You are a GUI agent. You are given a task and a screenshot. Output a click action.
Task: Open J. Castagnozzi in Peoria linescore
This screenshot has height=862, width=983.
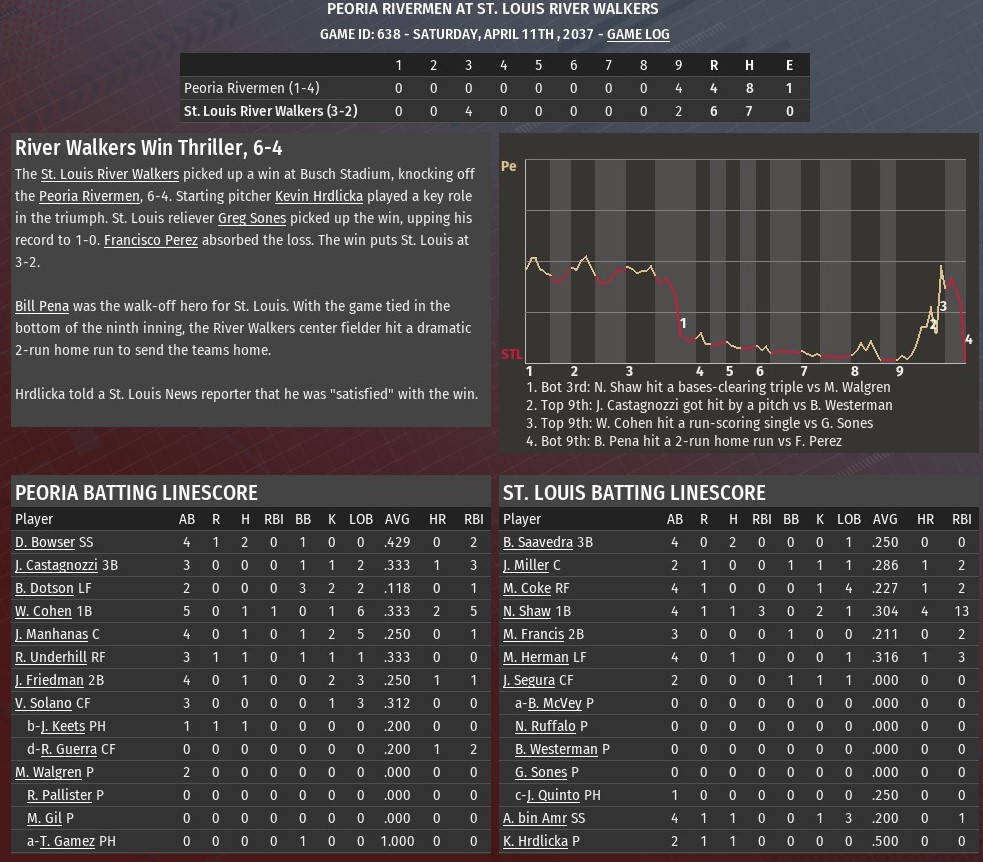[x=56, y=565]
